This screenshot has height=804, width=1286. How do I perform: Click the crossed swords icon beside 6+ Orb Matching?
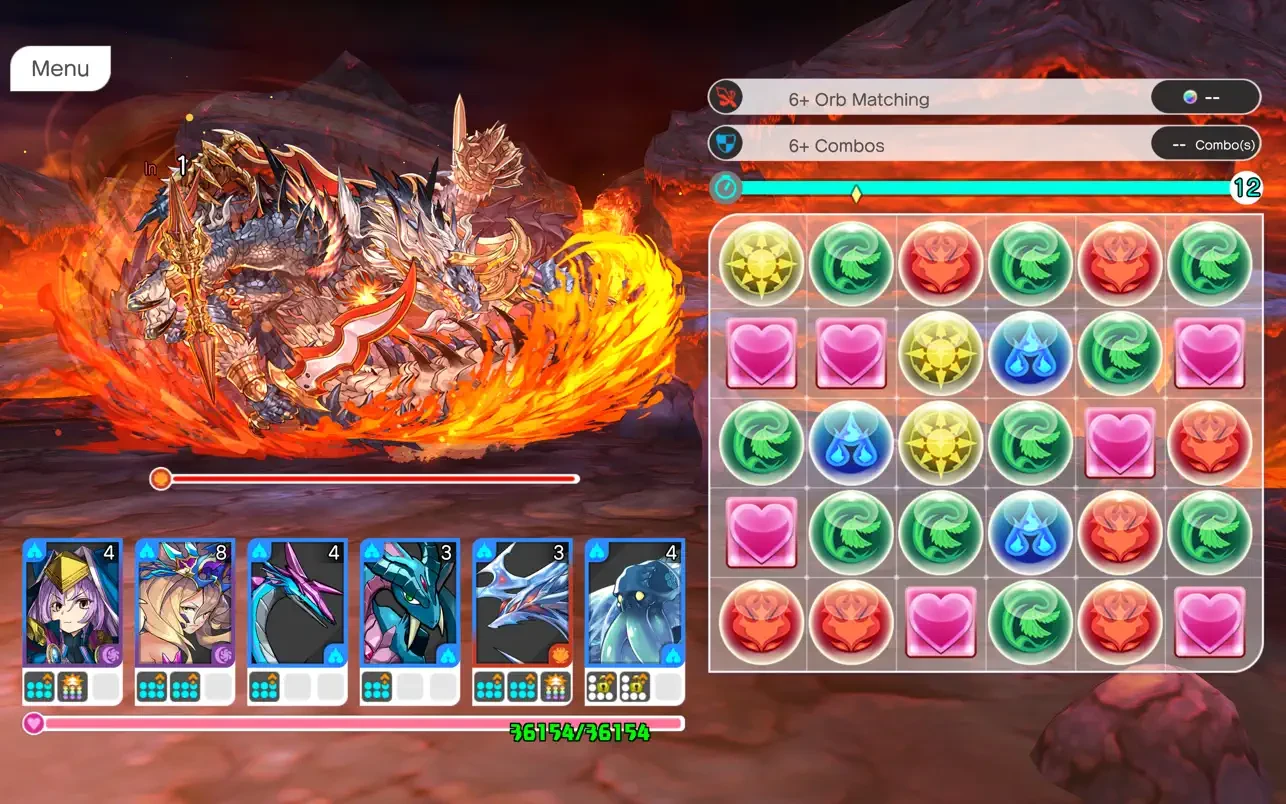click(x=724, y=97)
